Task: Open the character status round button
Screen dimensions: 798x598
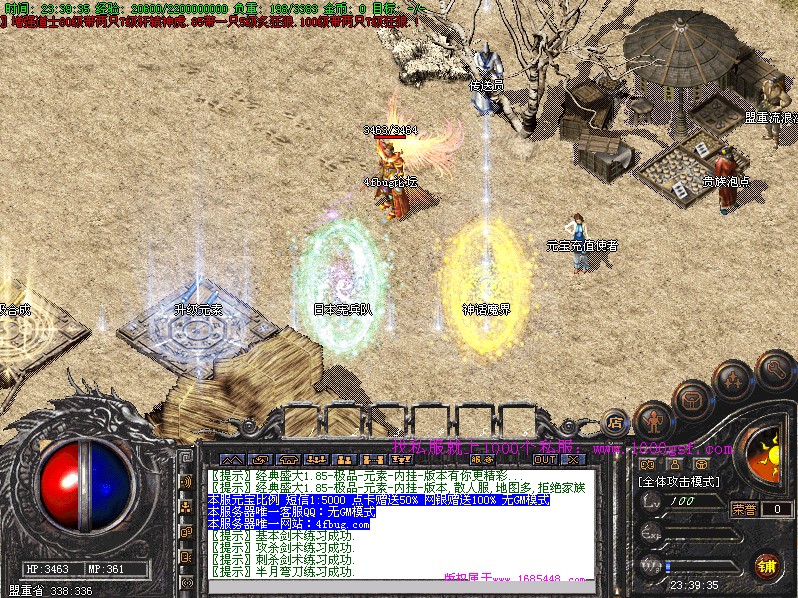Action: tap(654, 419)
